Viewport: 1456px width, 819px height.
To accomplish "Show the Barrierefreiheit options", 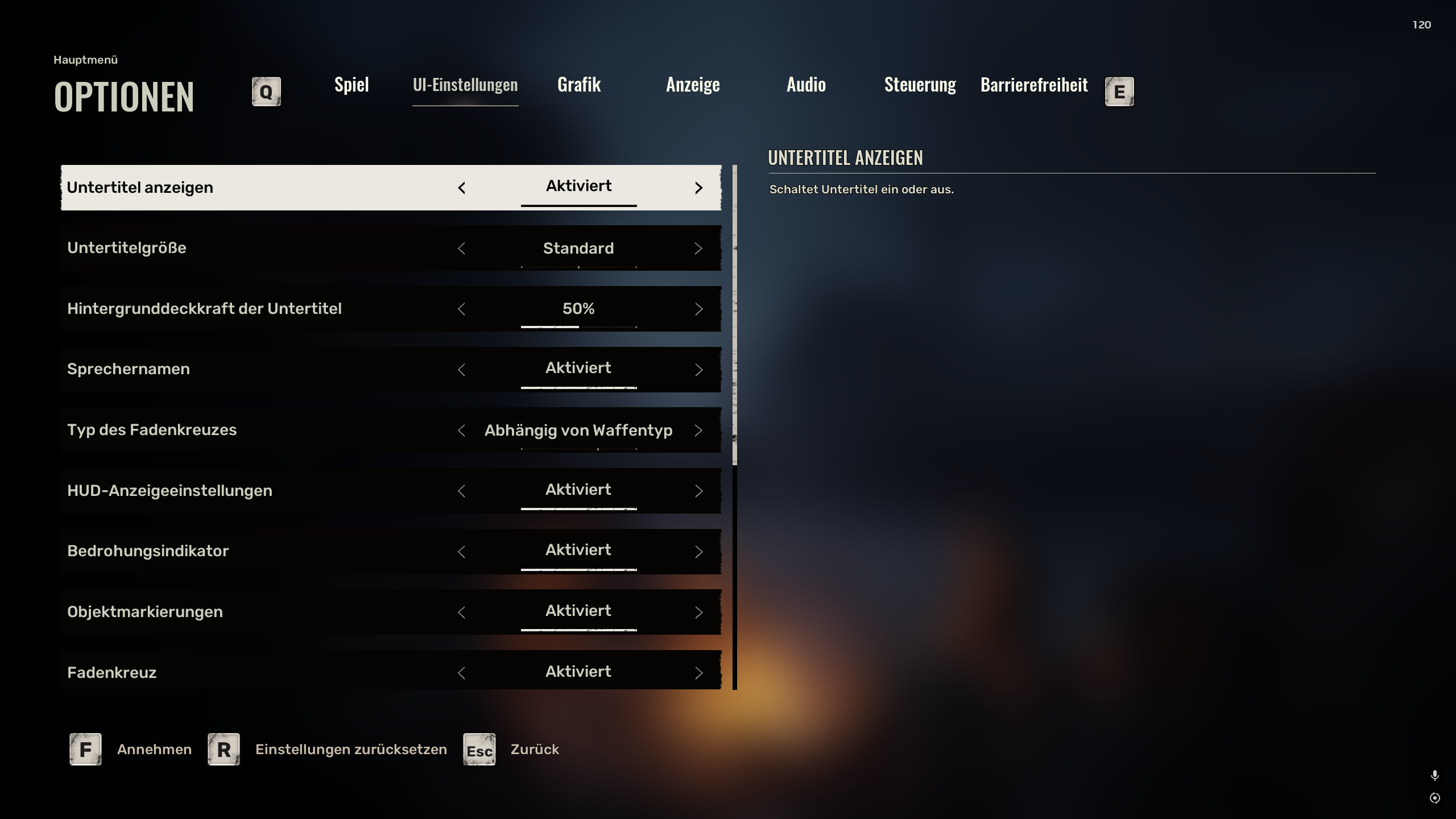I will click(x=1034, y=85).
